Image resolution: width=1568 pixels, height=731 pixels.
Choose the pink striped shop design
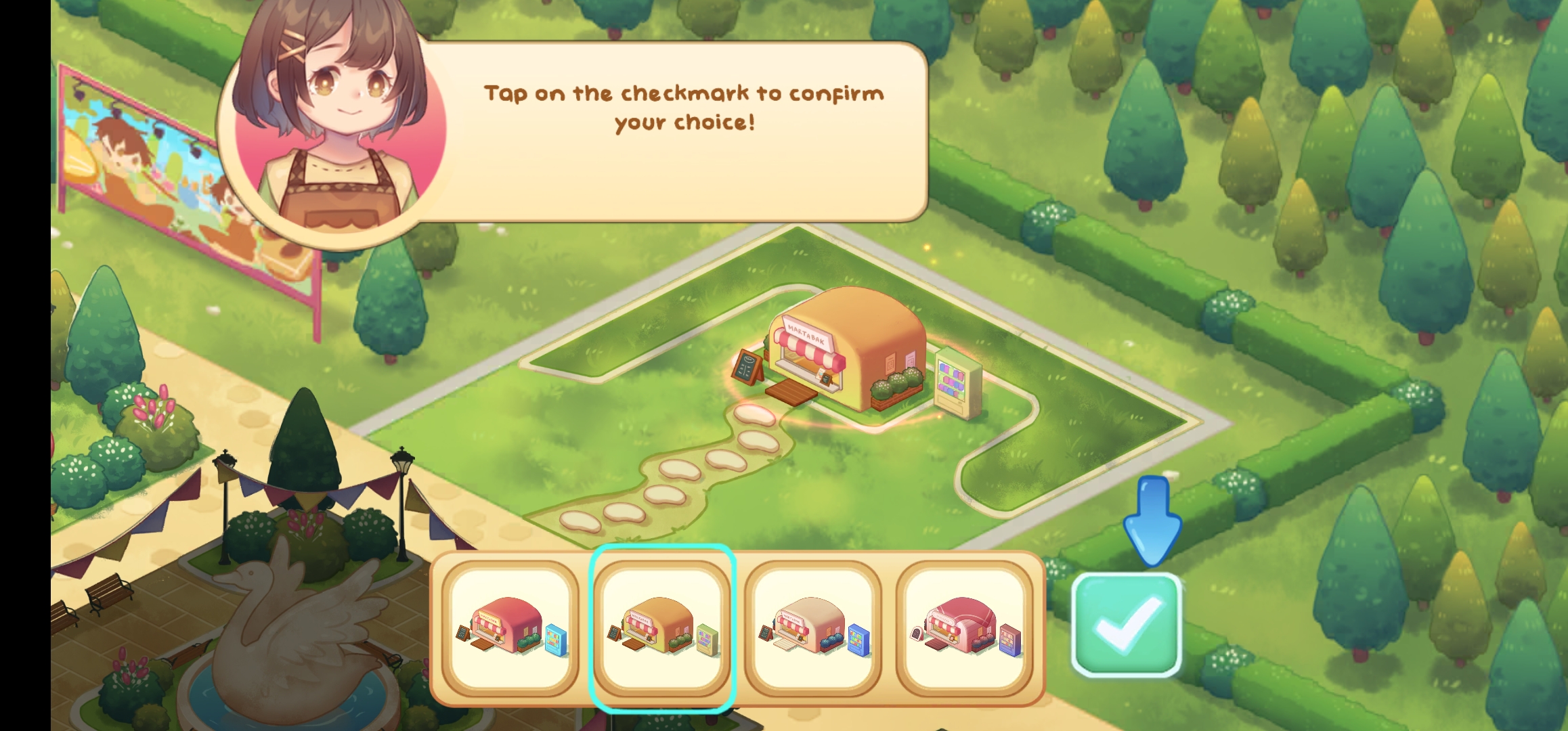click(x=965, y=629)
